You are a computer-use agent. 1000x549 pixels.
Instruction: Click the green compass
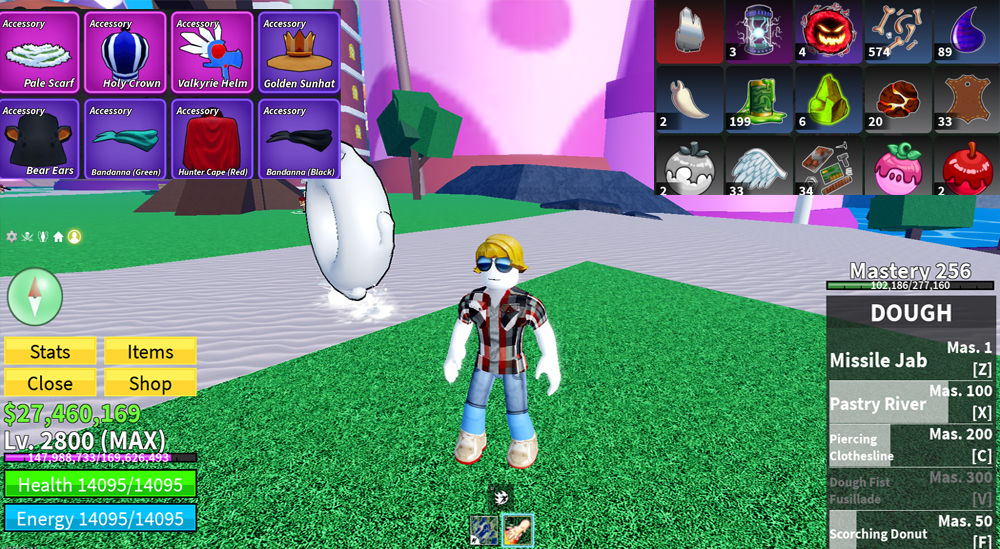(35, 296)
